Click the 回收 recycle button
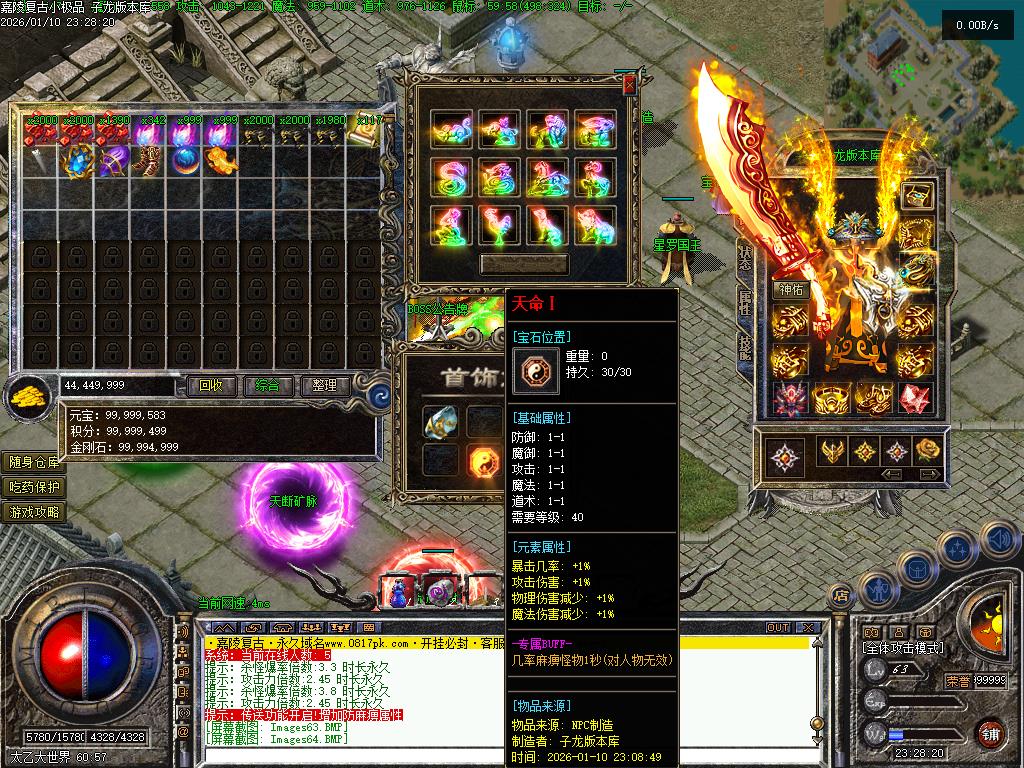This screenshot has width=1024, height=768. pyautogui.click(x=211, y=386)
